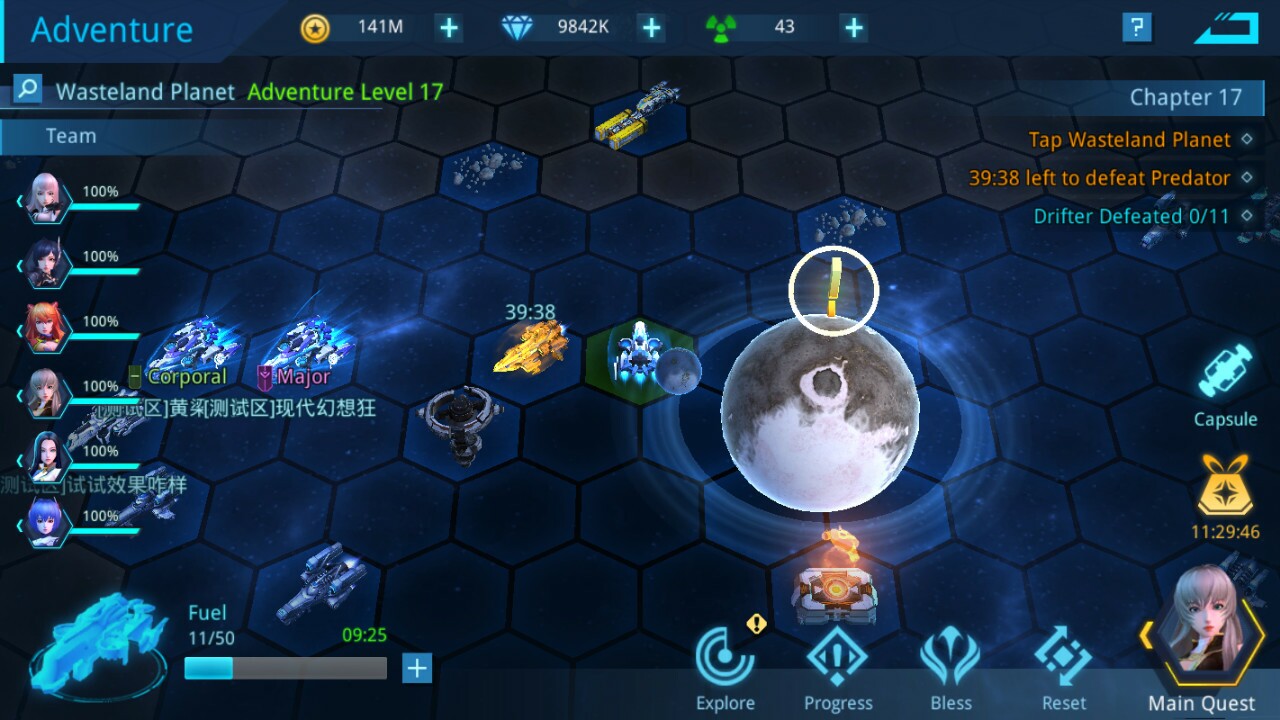Tap the quest text Tap Wasteland Planet

(x=1131, y=140)
